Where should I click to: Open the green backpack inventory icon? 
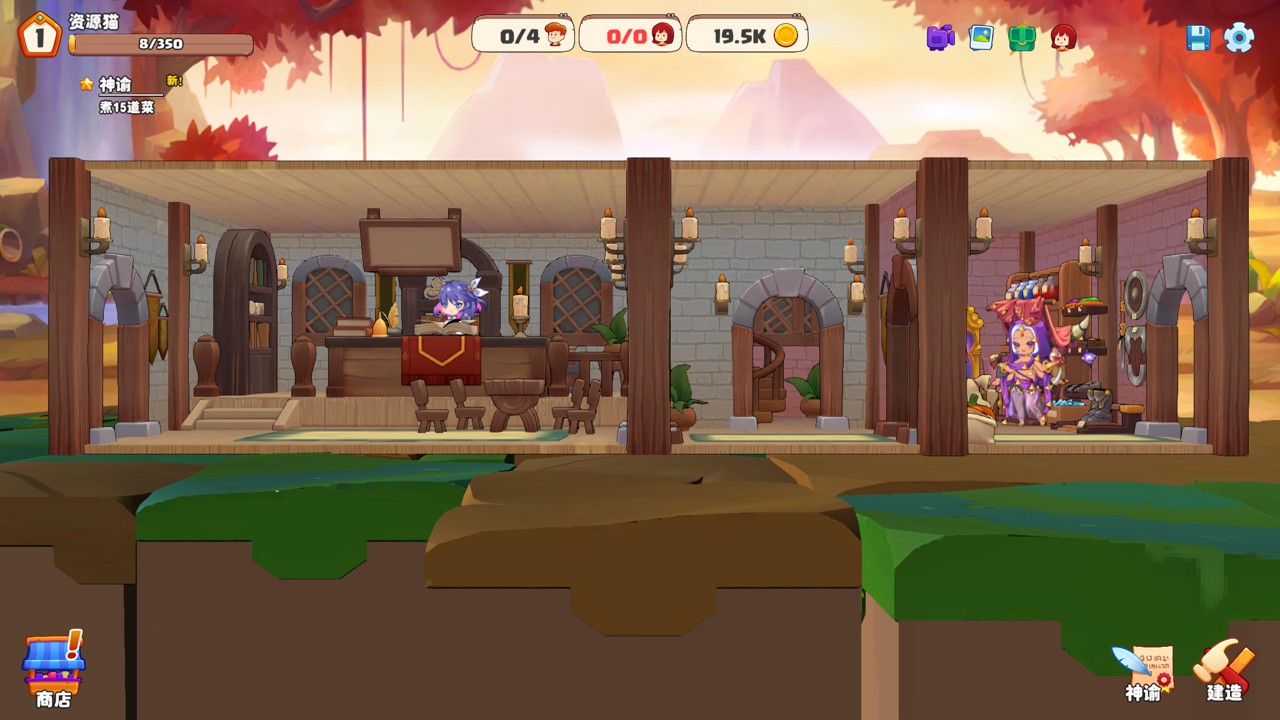pyautogui.click(x=1022, y=38)
